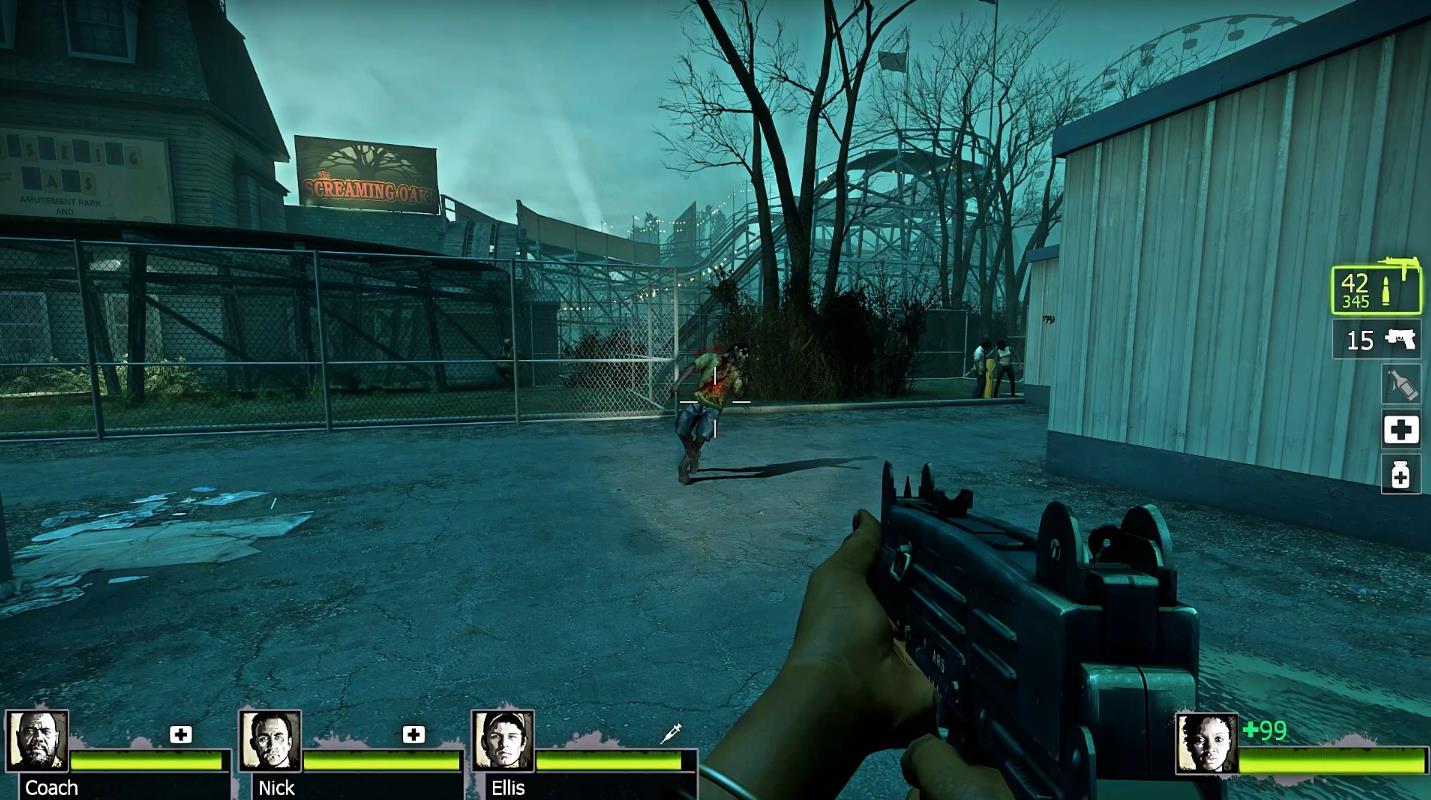Click your own survivor portrait
1431x800 pixels.
click(1206, 743)
